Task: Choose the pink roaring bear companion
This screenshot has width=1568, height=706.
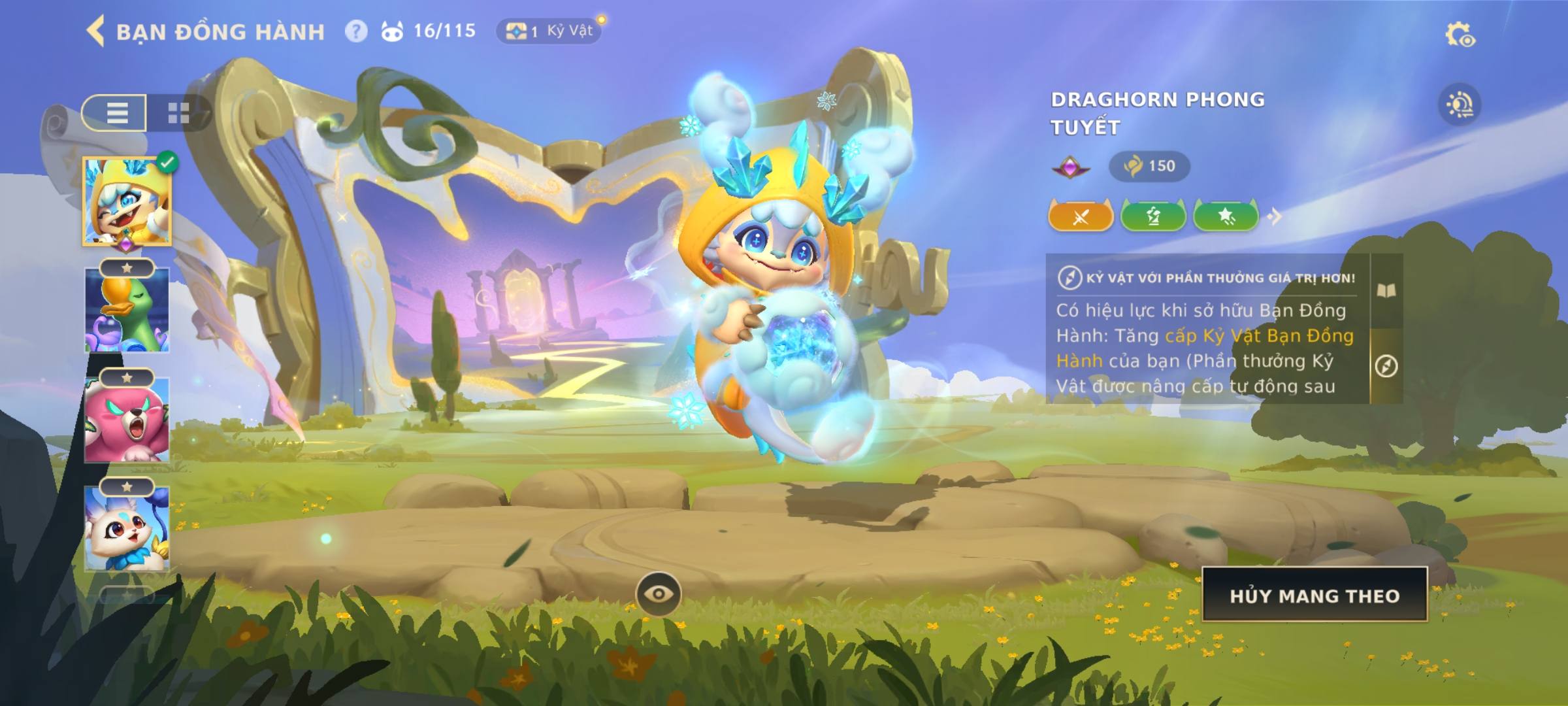Action: [x=127, y=420]
